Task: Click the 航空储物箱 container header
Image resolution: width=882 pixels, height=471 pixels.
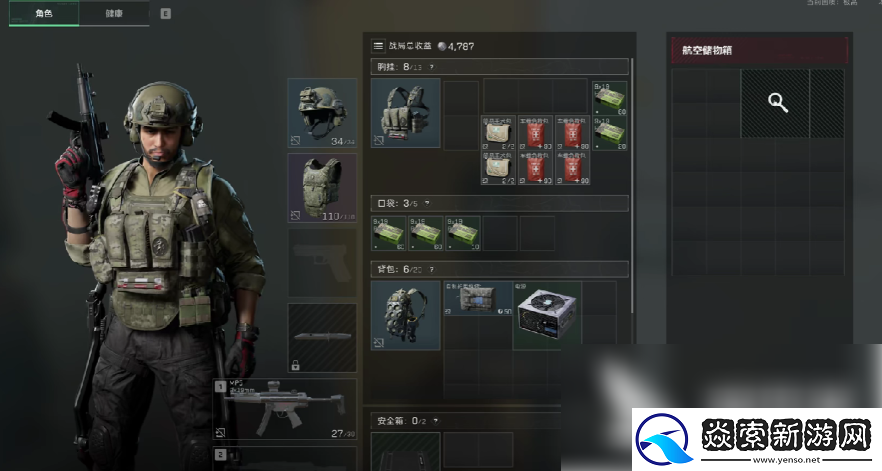Action: point(759,51)
